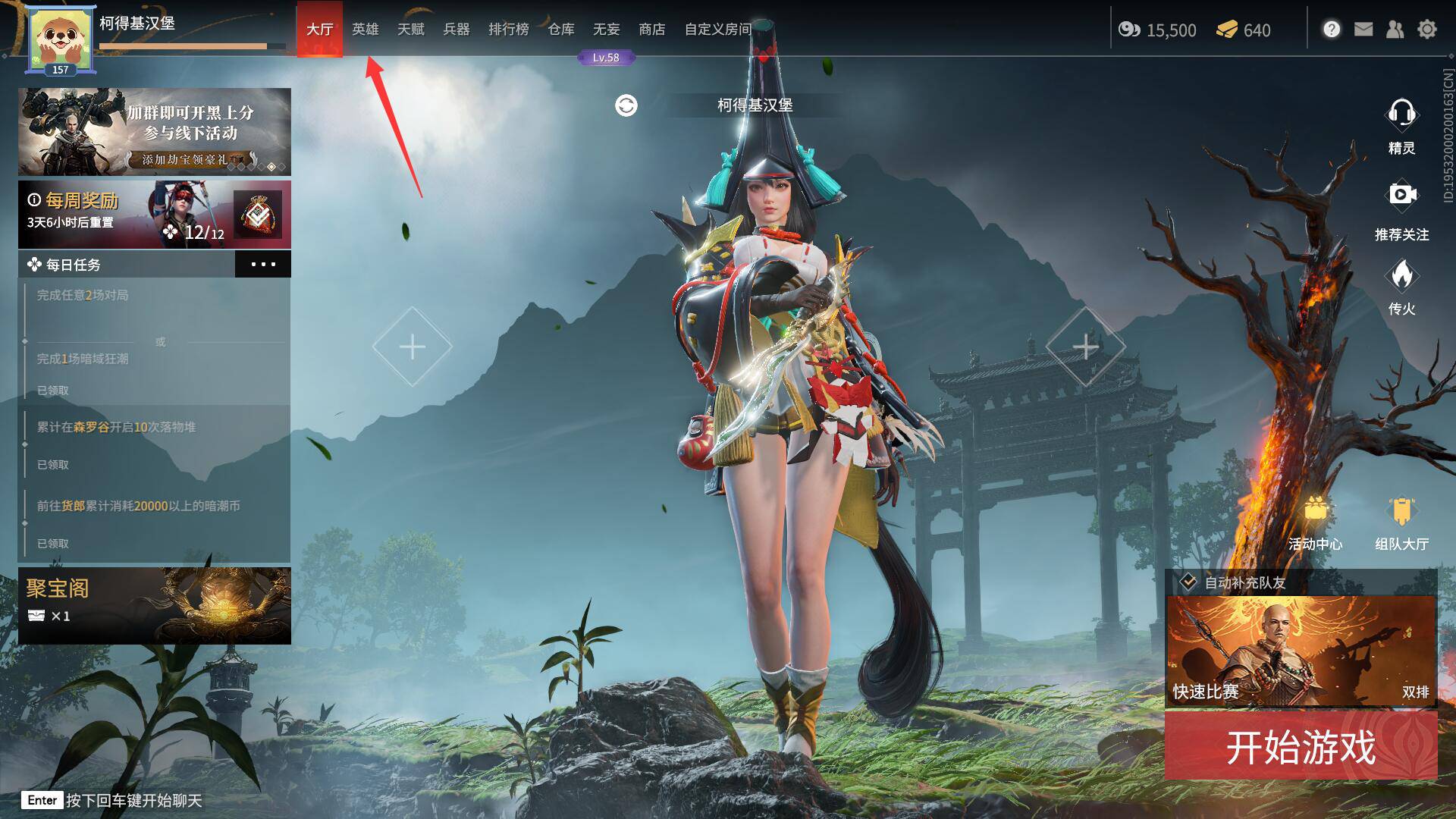
Task: Expand daily missions with the three-dot button
Action: coord(262,265)
